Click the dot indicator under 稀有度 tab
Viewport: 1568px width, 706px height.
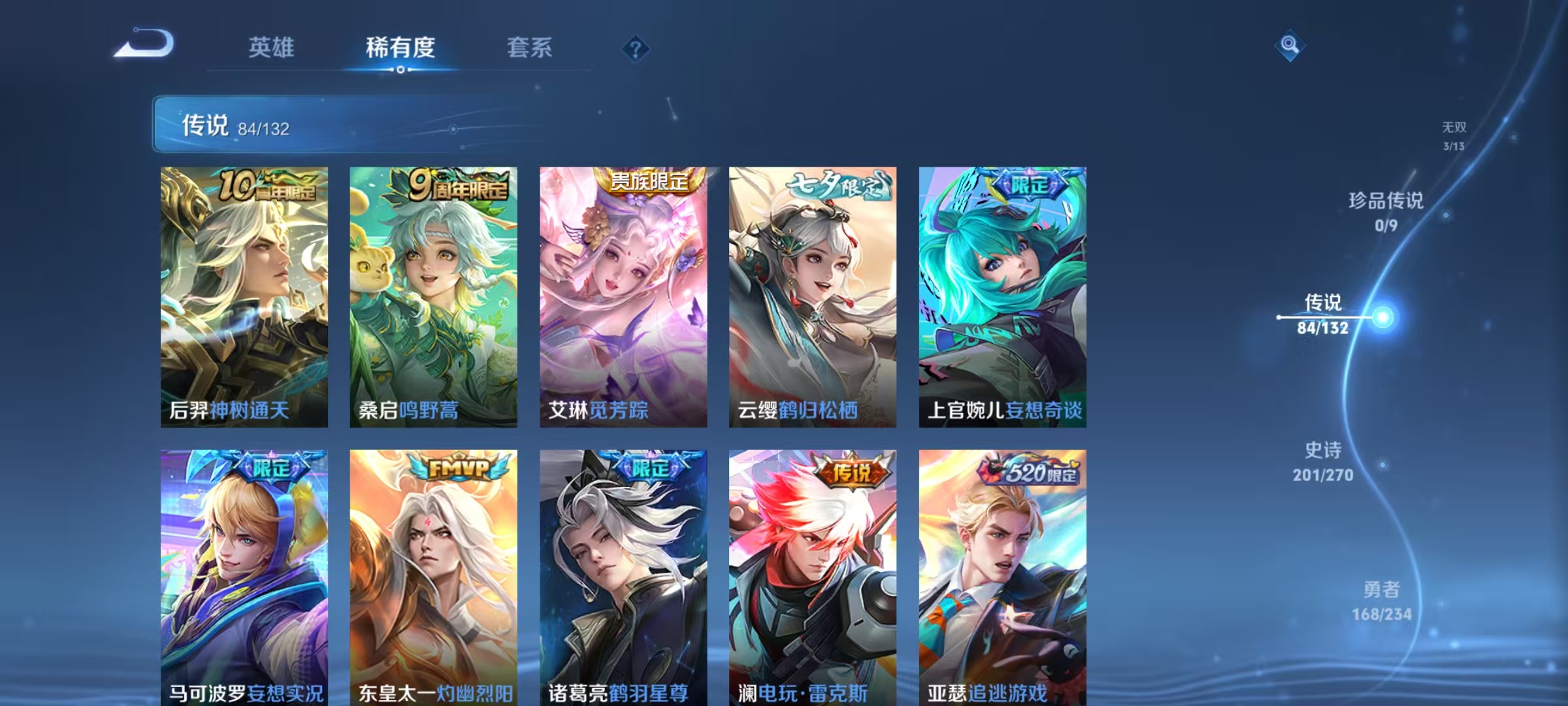400,70
